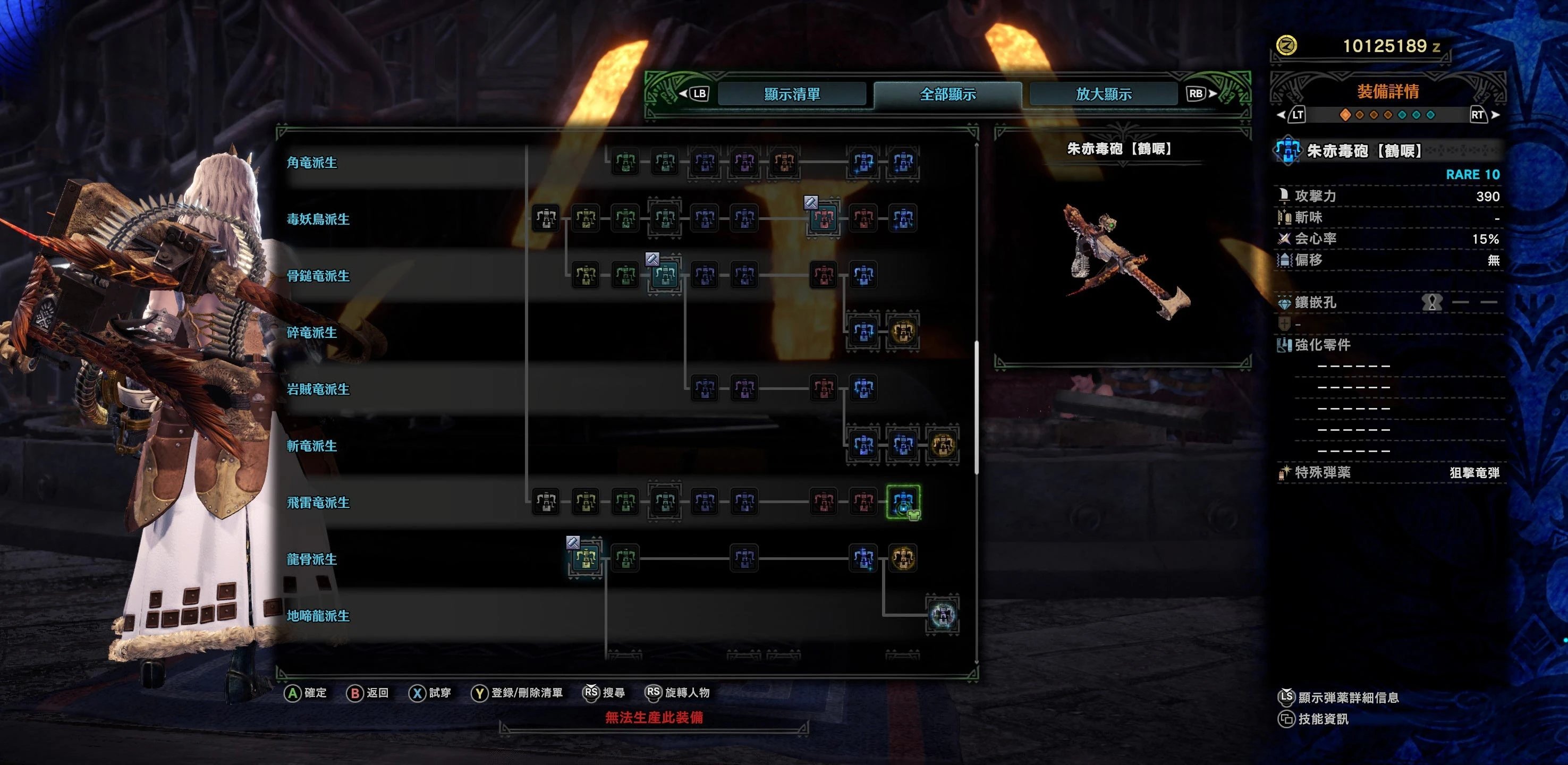Click the weapon tree's vertical scrollbar
Viewport: 1568px width, 765px height.
(x=977, y=408)
